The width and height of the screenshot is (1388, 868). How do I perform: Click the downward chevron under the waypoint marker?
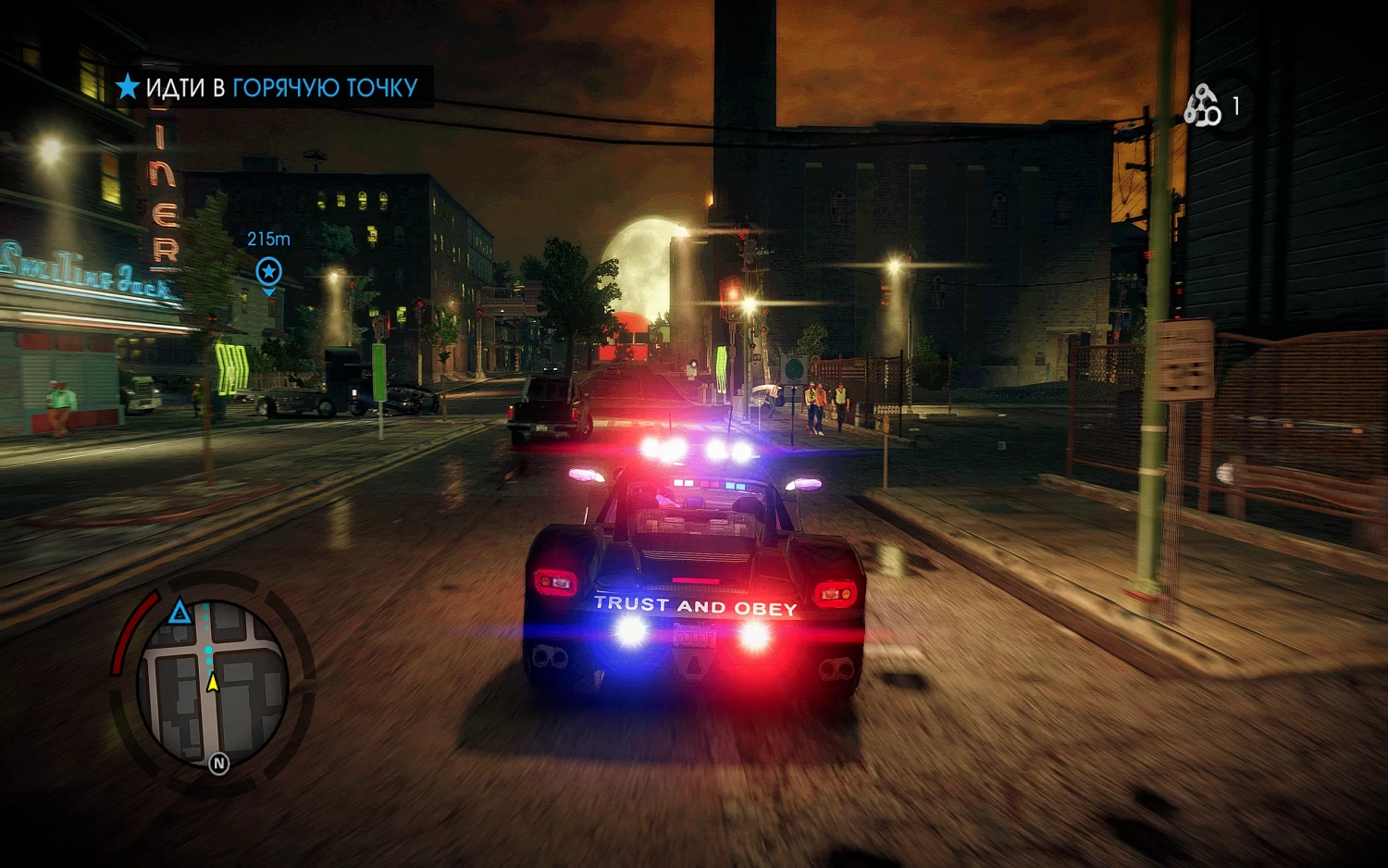269,293
